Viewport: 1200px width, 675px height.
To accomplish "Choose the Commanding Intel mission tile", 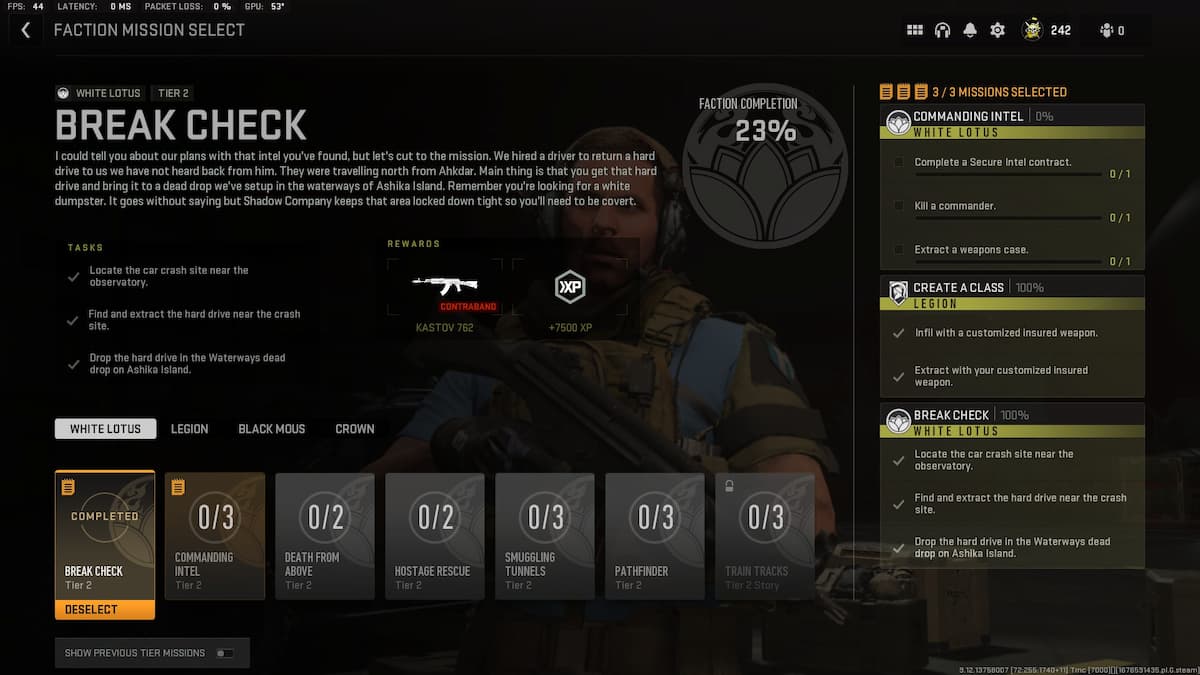I will (215, 535).
